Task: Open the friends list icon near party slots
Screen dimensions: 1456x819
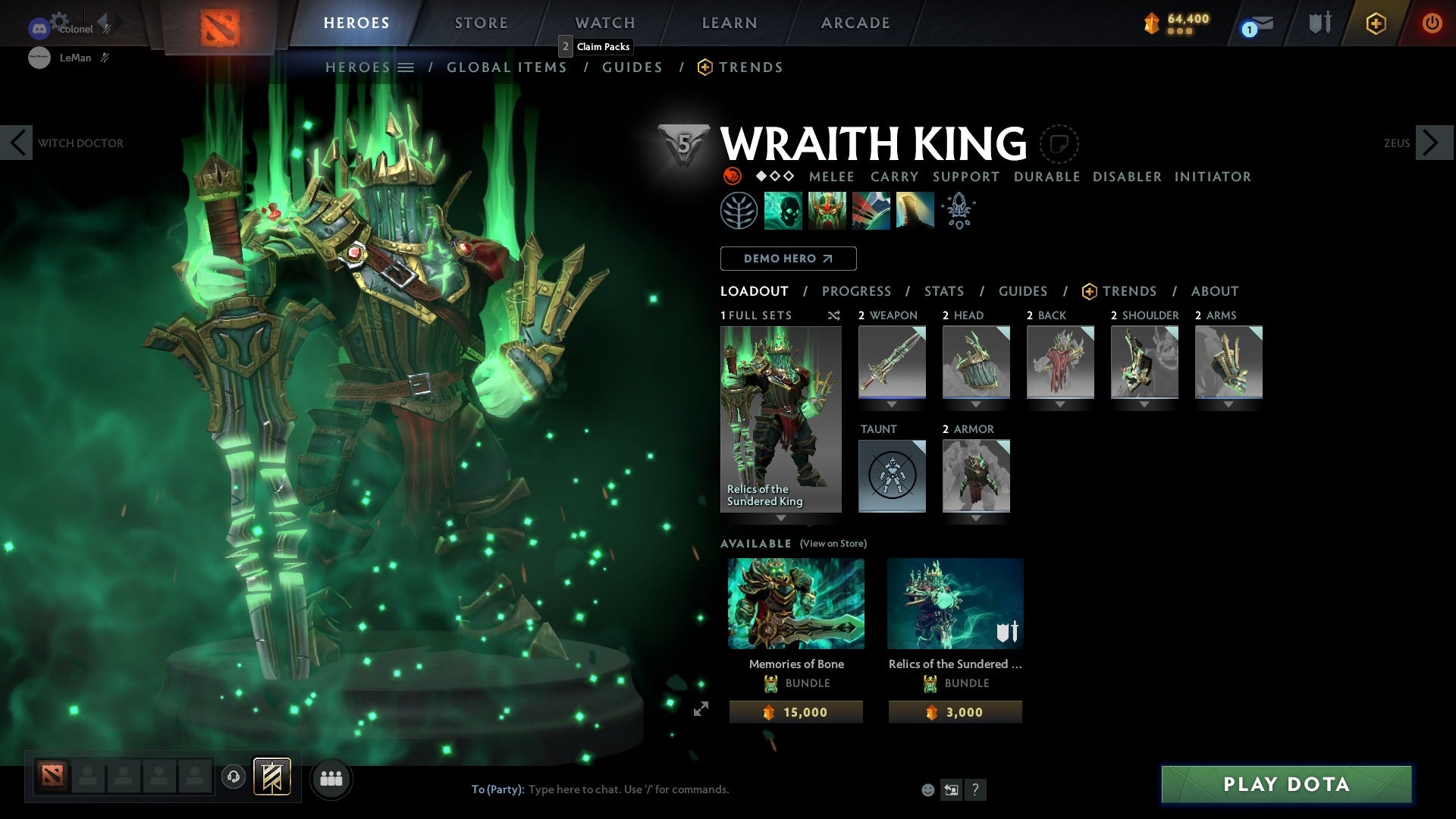Action: (331, 778)
